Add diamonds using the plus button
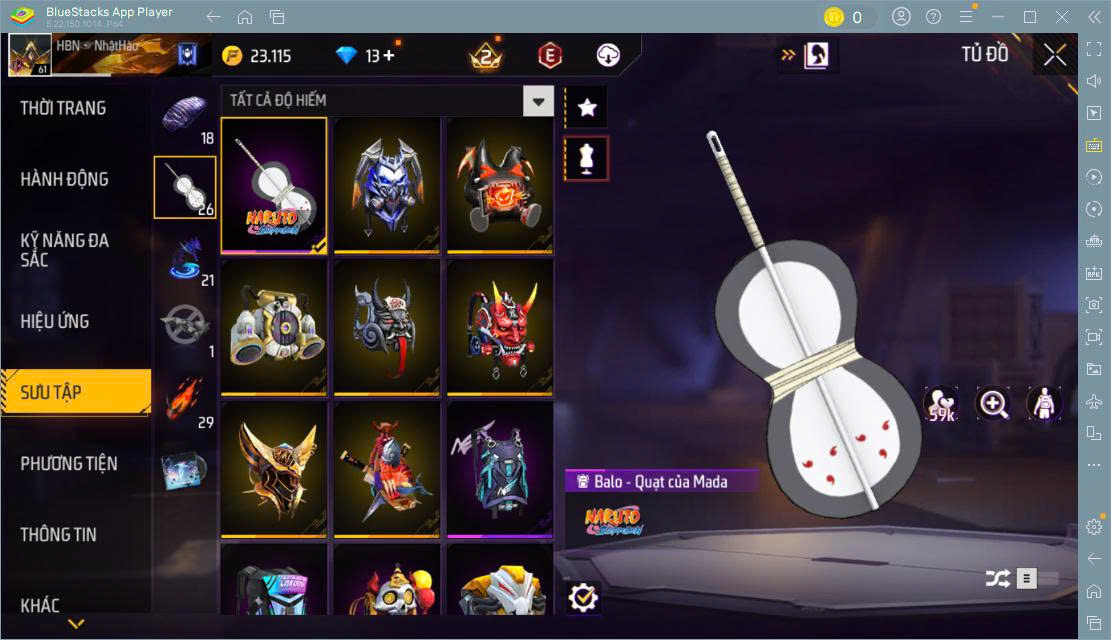The image size is (1111, 640). 388,56
